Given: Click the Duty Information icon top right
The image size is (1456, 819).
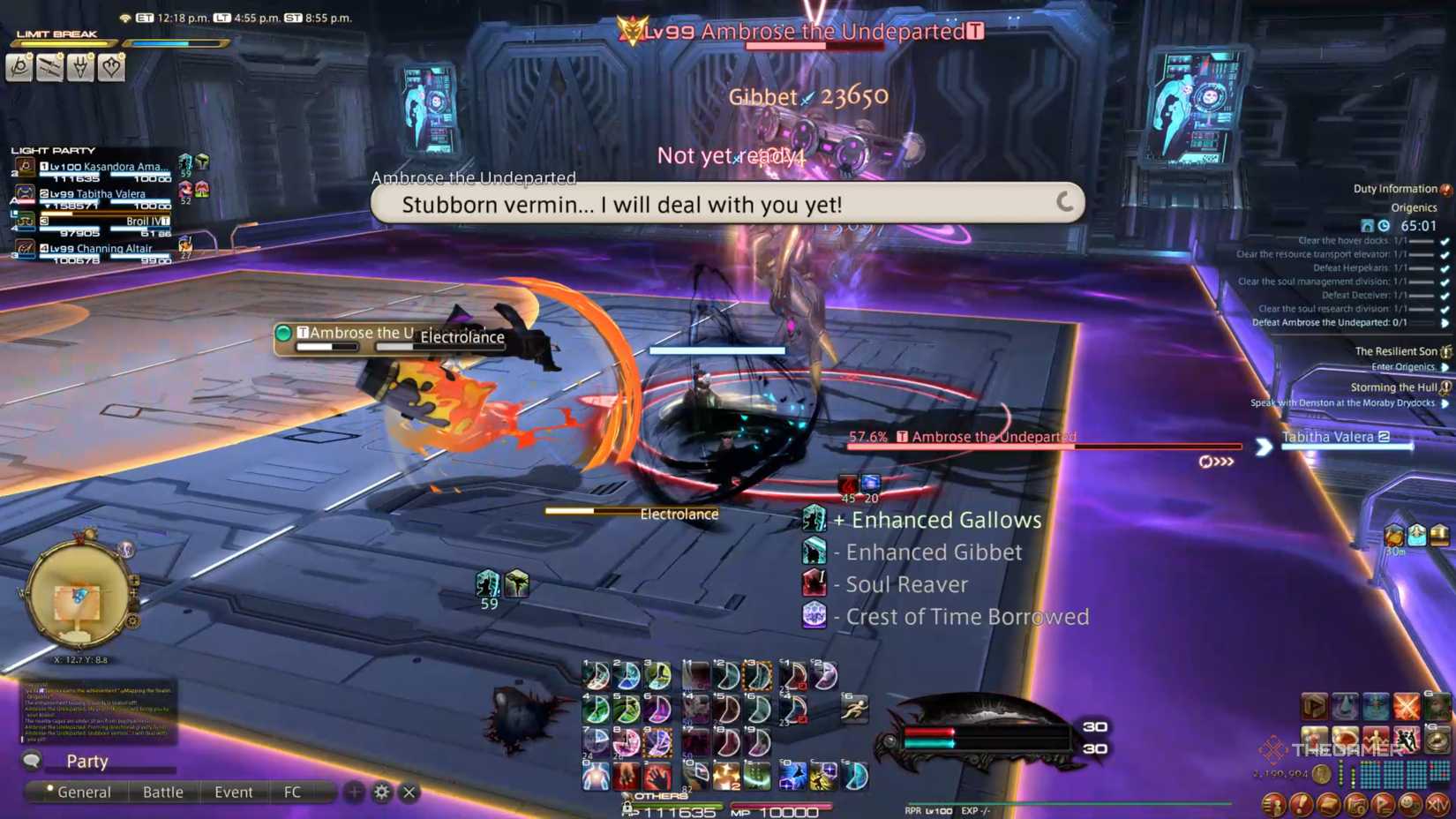Looking at the screenshot, I should pyautogui.click(x=1446, y=188).
